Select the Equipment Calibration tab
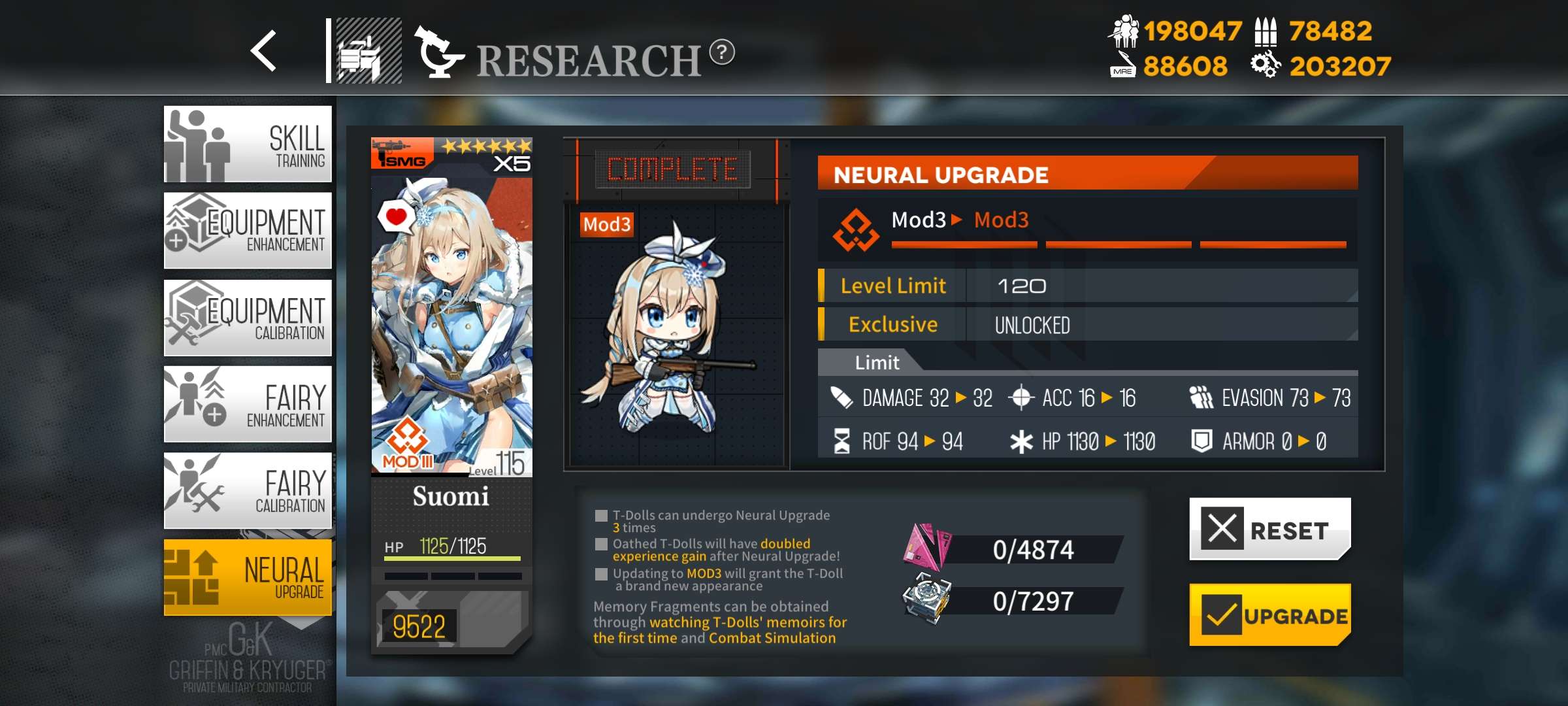 tap(248, 318)
